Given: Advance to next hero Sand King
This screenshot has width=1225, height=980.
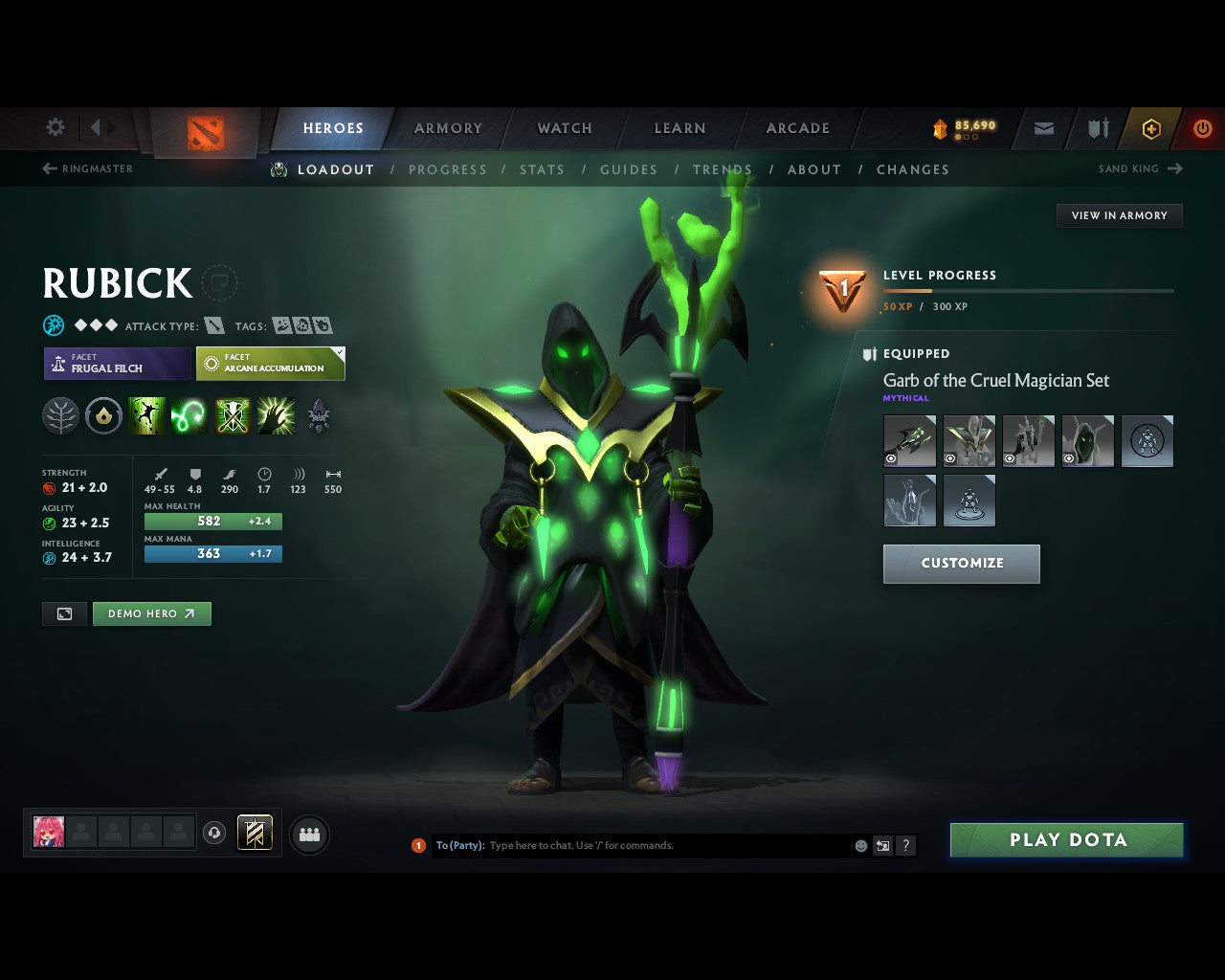Looking at the screenshot, I should tap(1140, 168).
